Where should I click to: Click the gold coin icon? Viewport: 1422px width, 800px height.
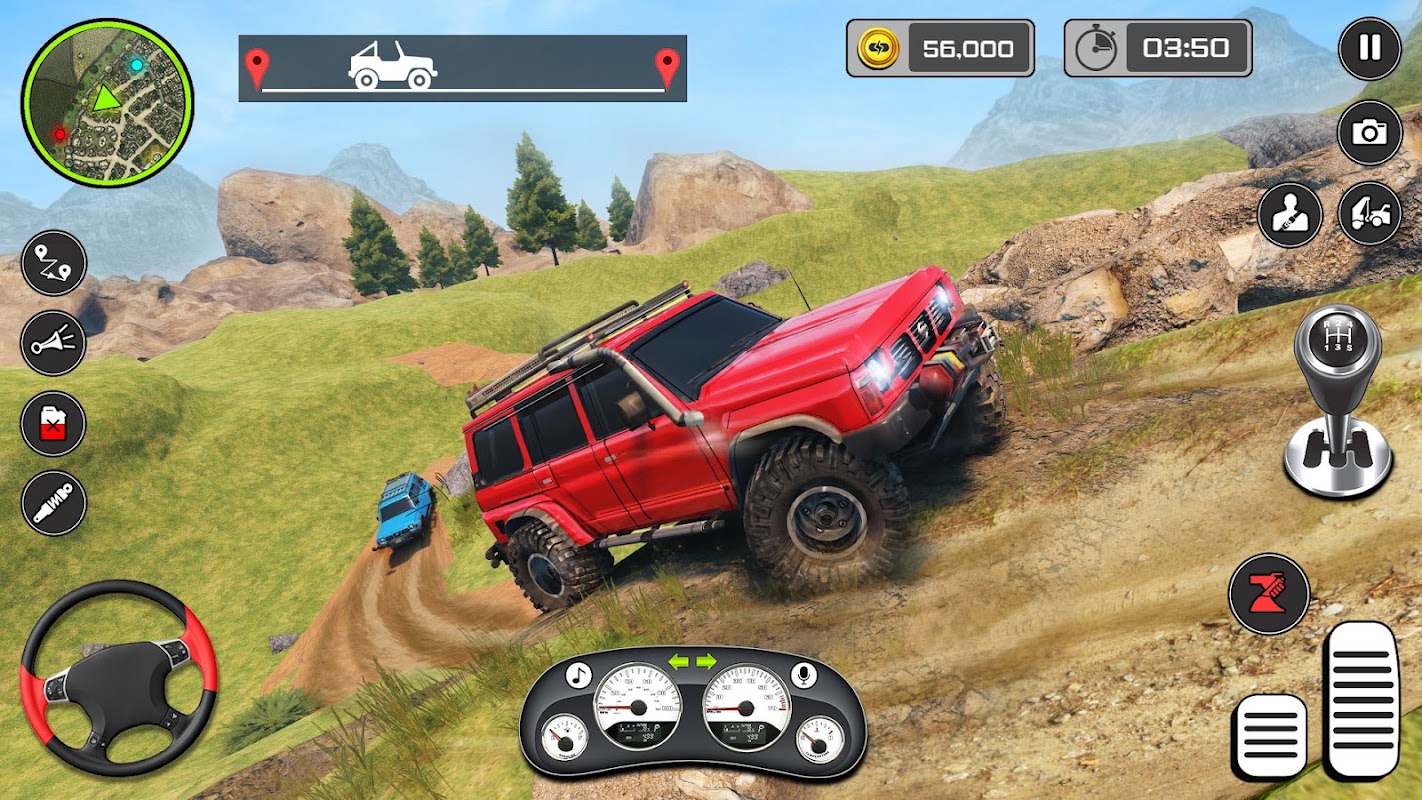click(x=879, y=48)
